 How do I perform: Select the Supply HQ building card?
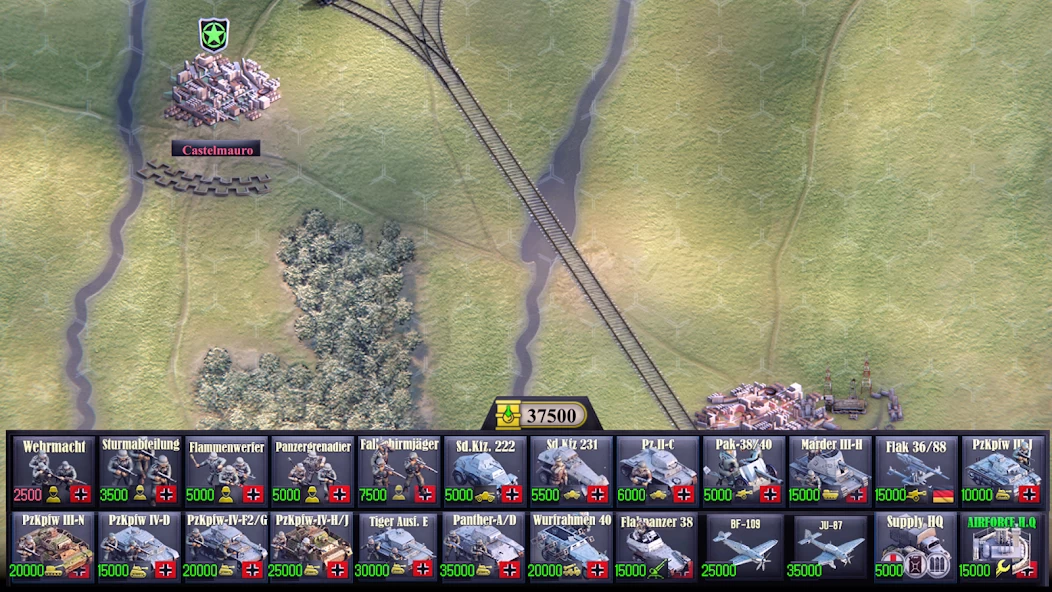(916, 547)
